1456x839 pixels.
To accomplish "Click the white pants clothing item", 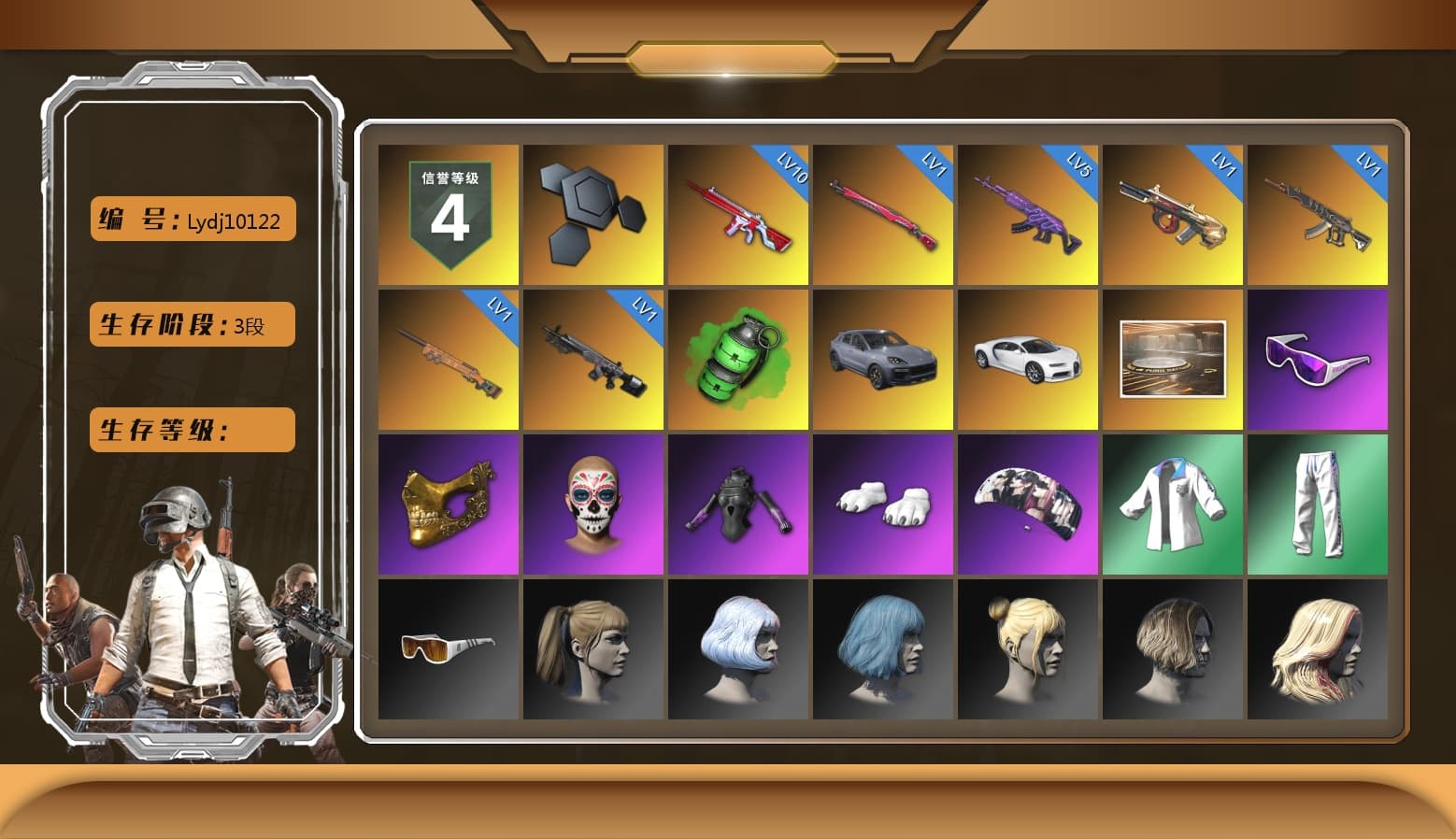I will pyautogui.click(x=1318, y=505).
